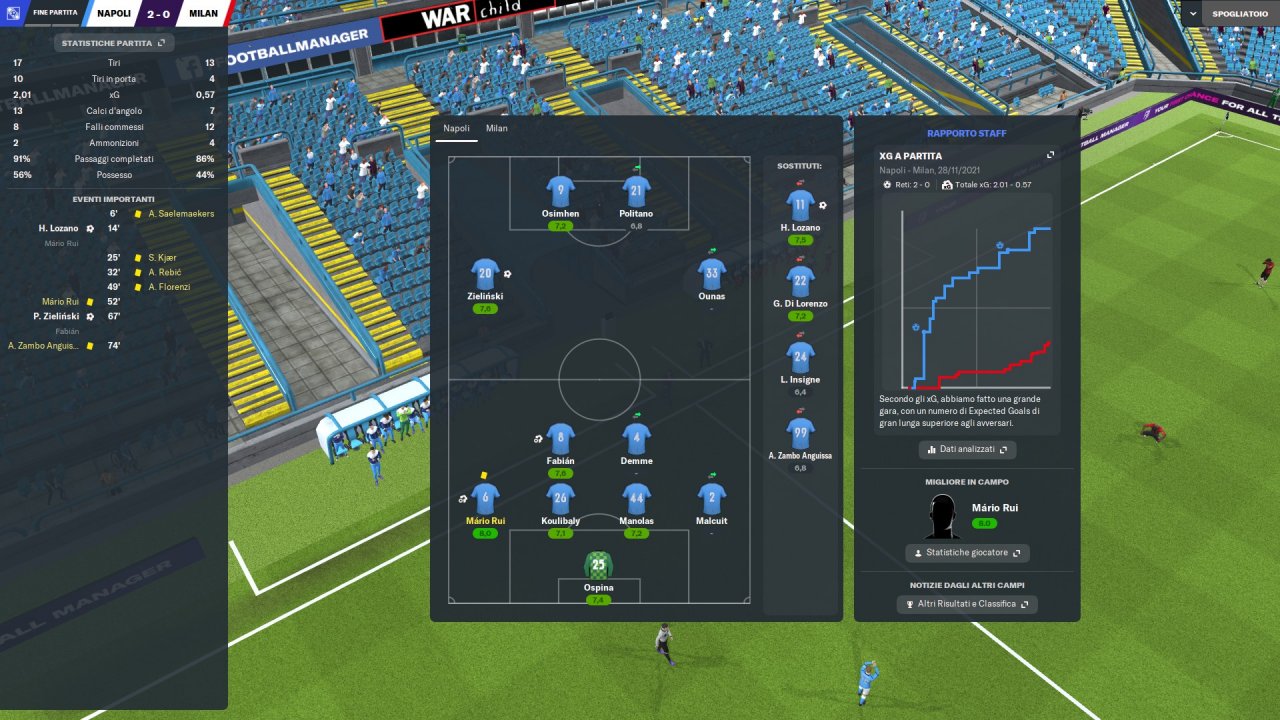Choose Politano number 21 shirt
Viewport: 1280px width, 720px height.
point(636,192)
